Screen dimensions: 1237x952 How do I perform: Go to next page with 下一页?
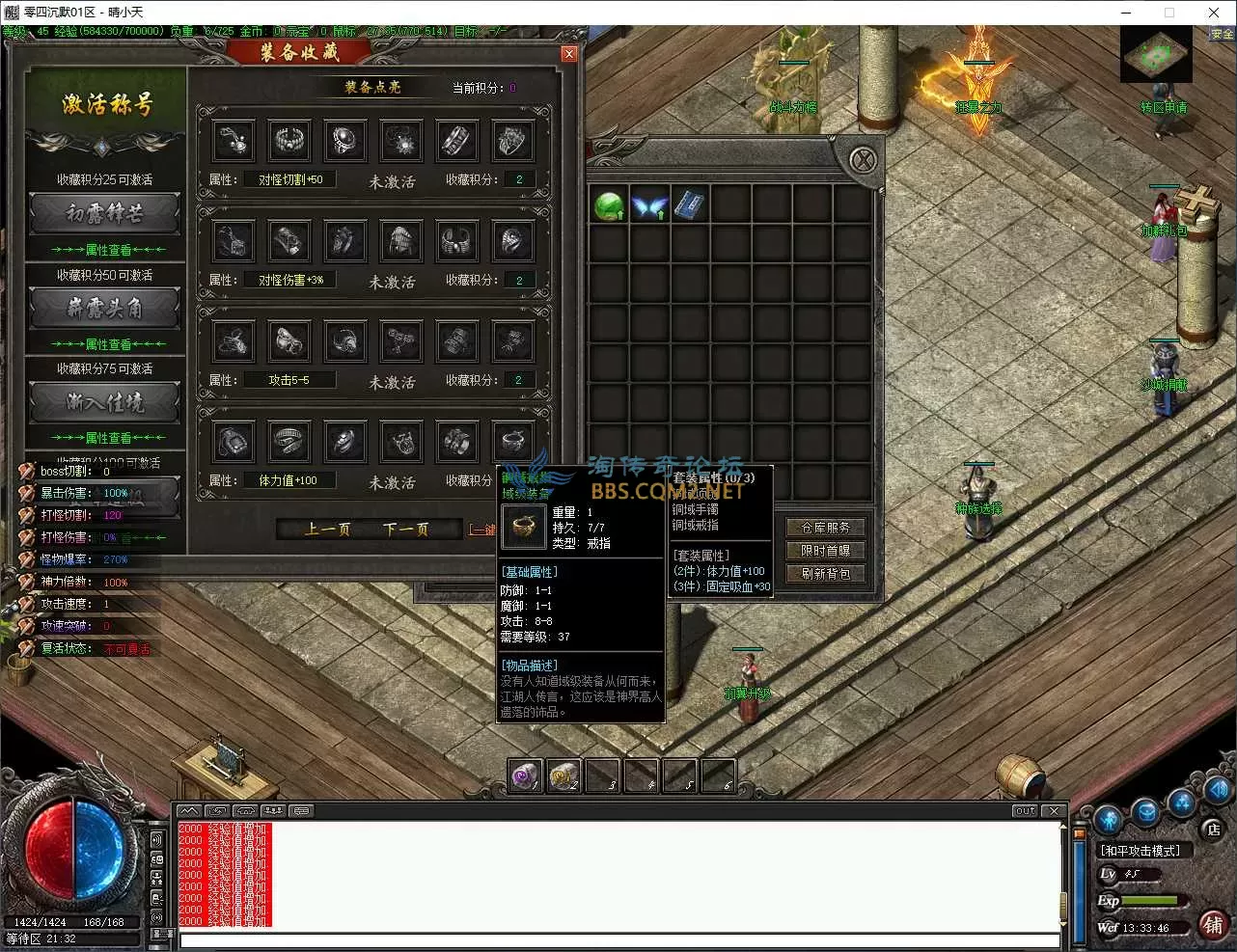pos(405,529)
